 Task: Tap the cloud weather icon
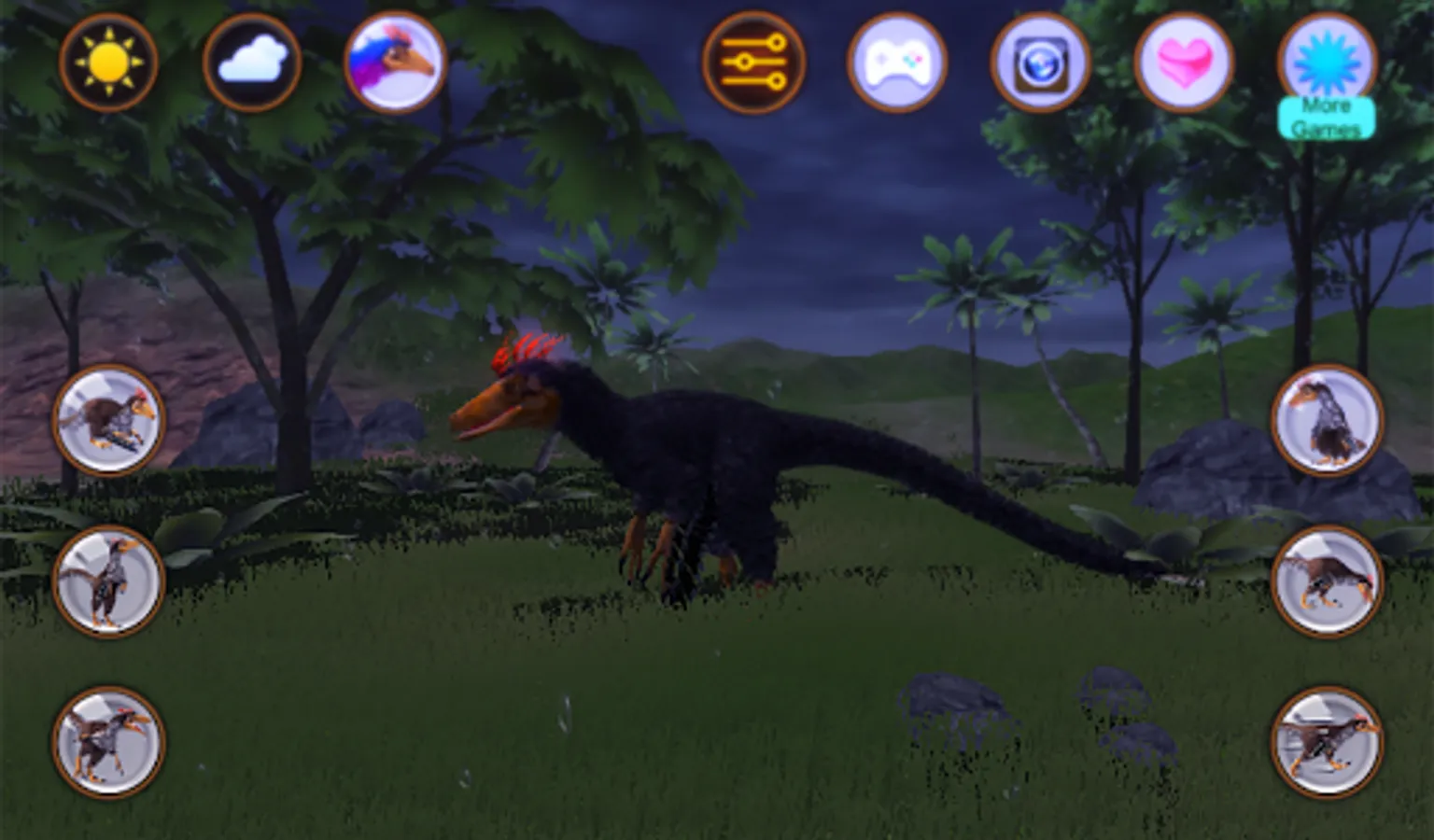[250, 63]
